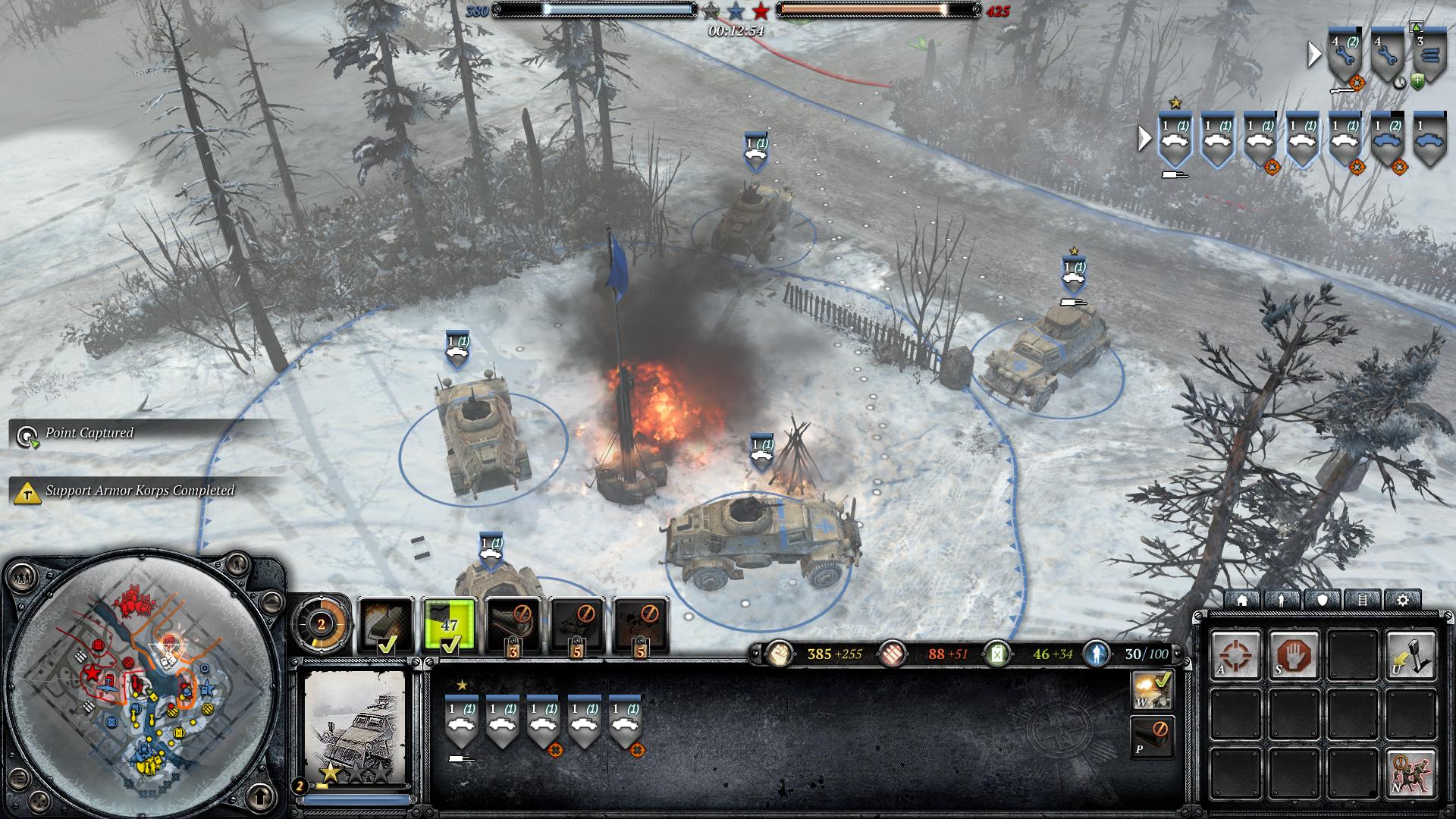Screen dimensions: 1456x819
Task: Toggle the W-hotkey ability with the green checkmark
Action: point(1153,690)
